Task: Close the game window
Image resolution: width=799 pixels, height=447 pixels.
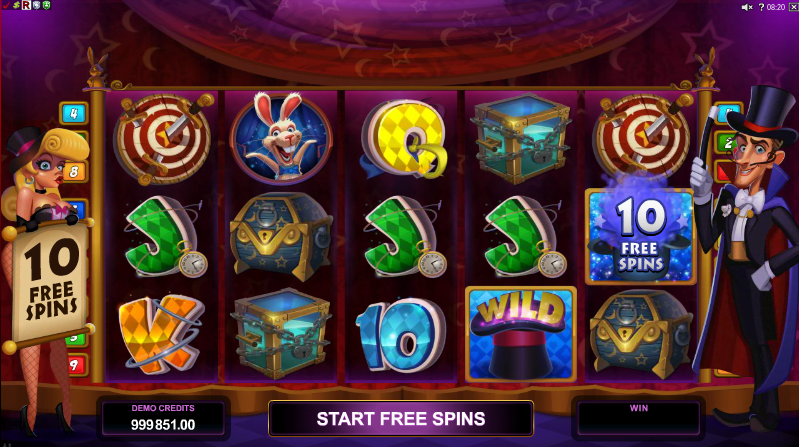Action: (x=792, y=7)
